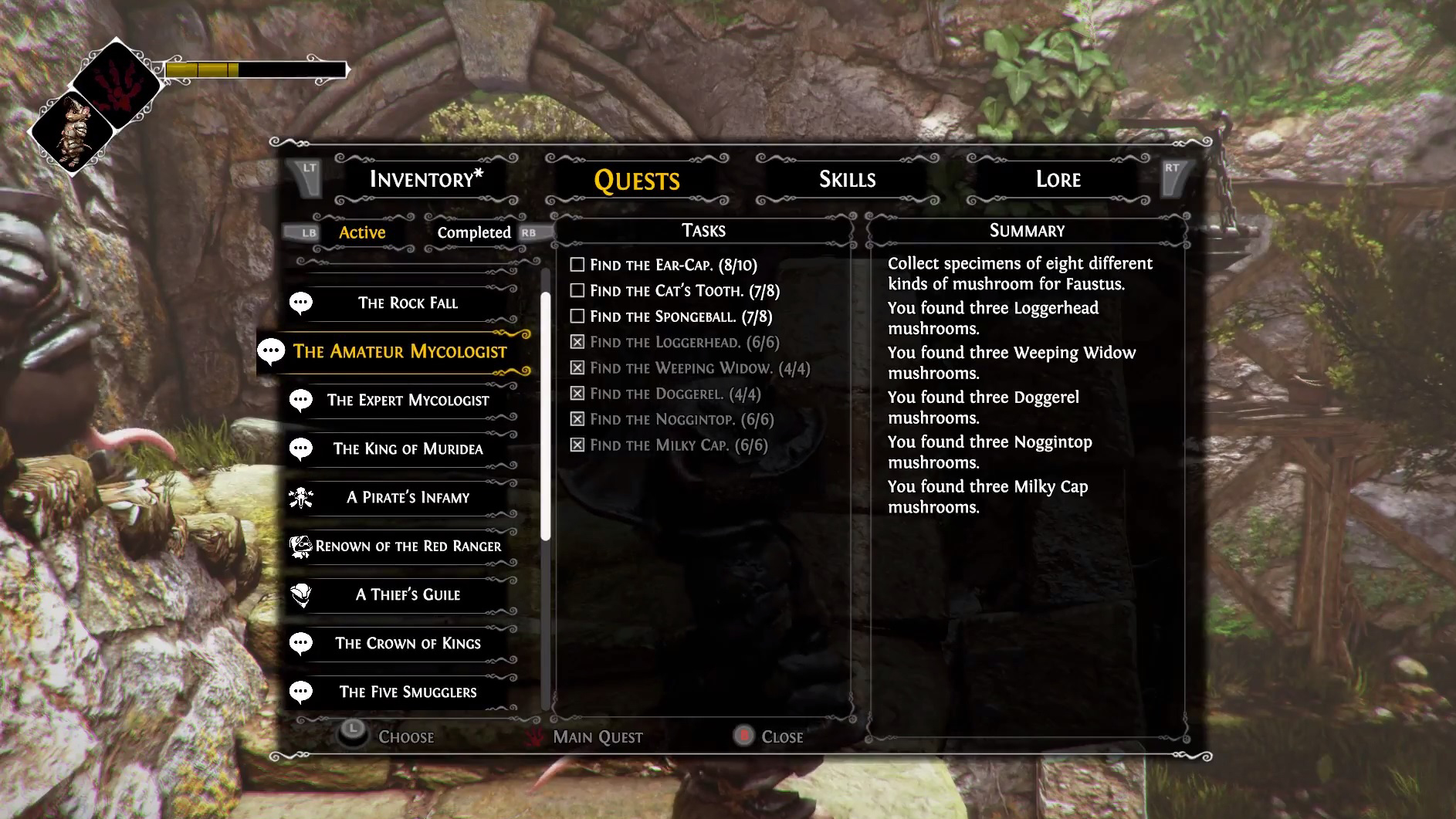Switch to Completed quests list
The height and width of the screenshot is (819, 1456).
[474, 232]
